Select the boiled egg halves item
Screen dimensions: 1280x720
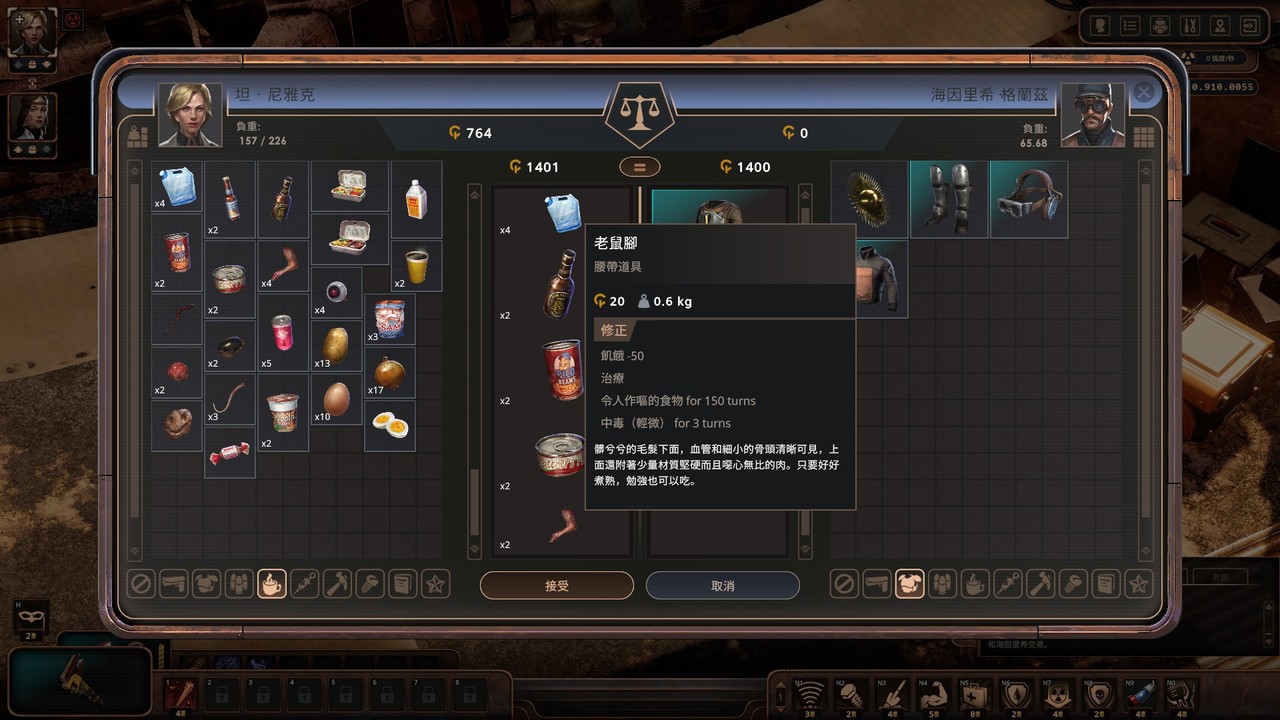(389, 426)
